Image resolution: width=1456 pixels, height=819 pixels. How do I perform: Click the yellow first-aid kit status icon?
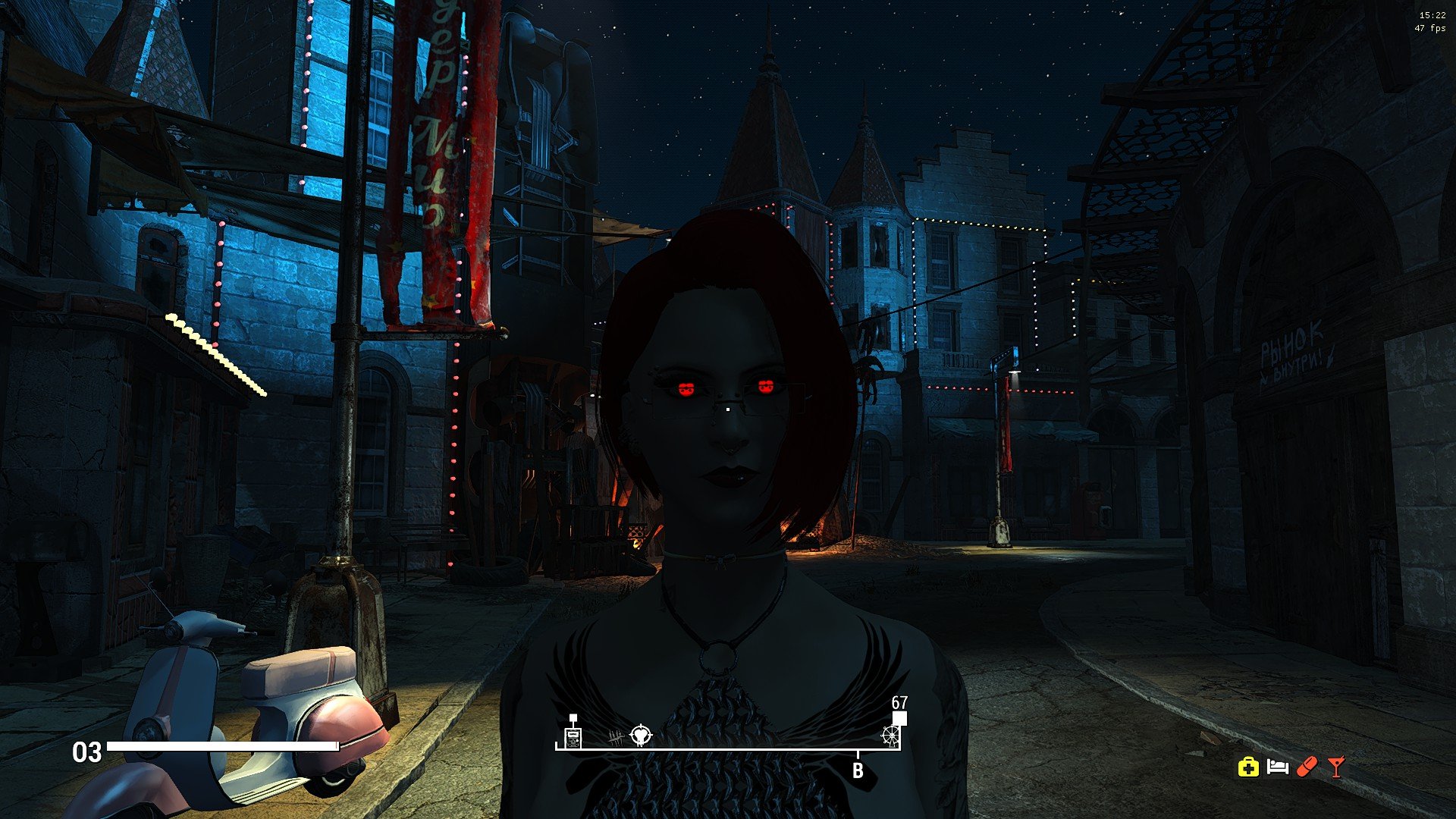[1248, 767]
